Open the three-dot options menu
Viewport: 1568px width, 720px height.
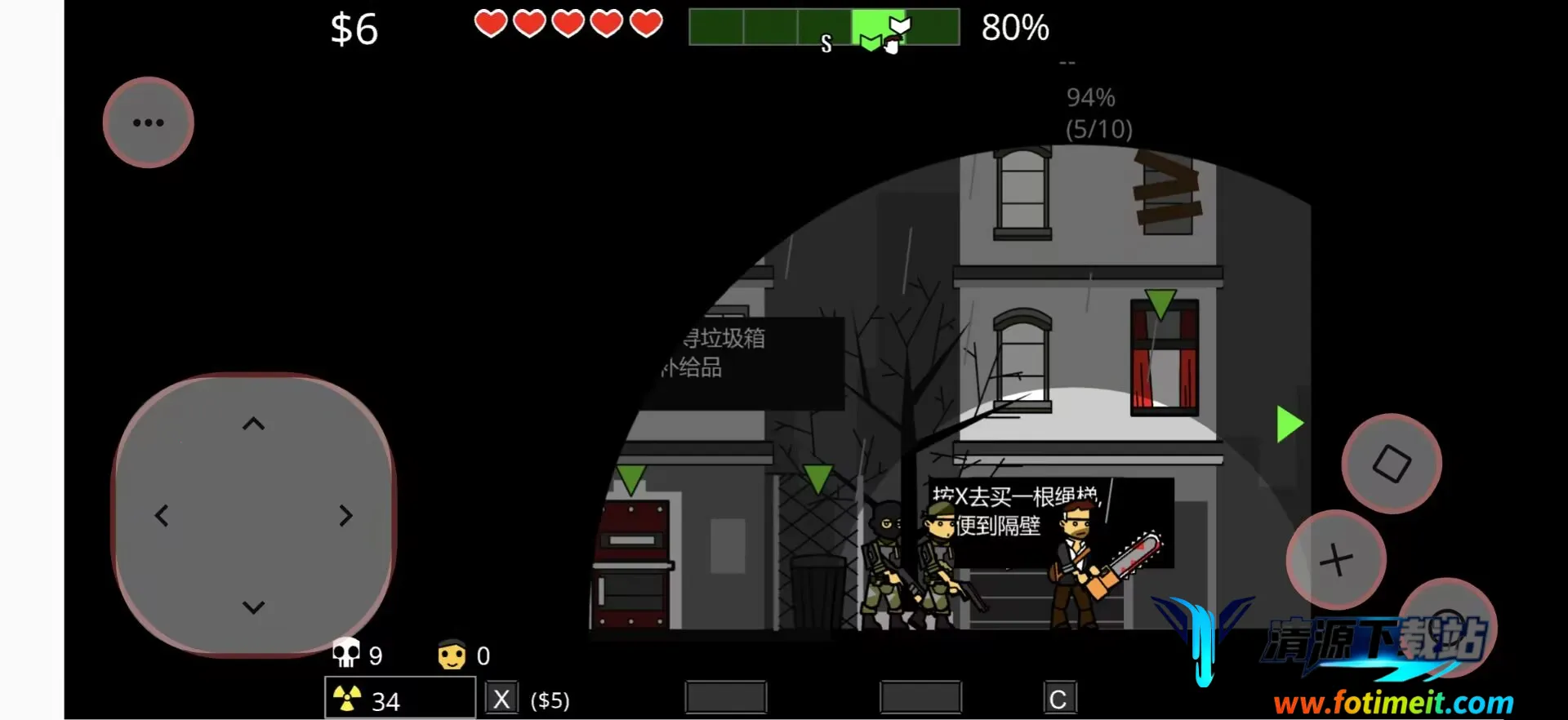coord(148,123)
